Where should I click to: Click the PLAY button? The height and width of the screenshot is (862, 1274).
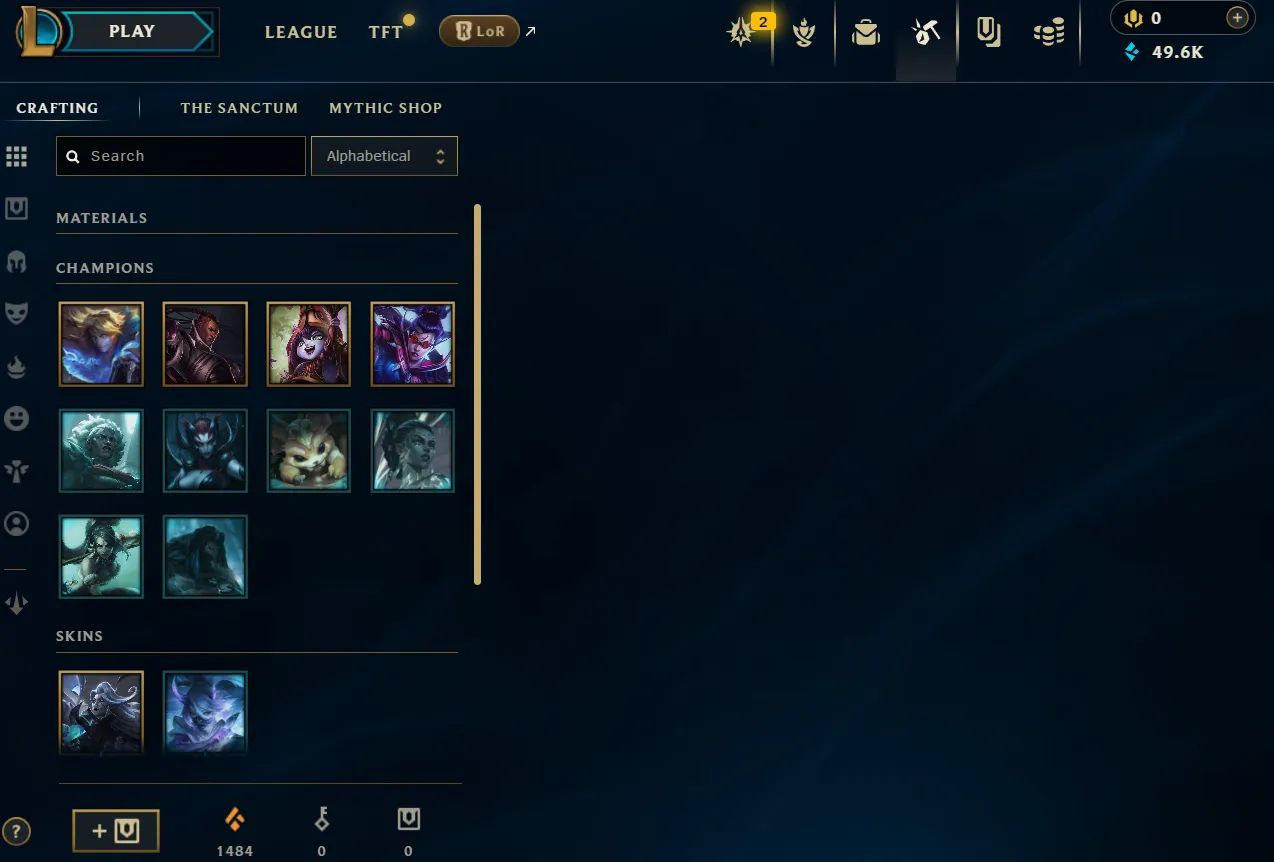coord(132,32)
